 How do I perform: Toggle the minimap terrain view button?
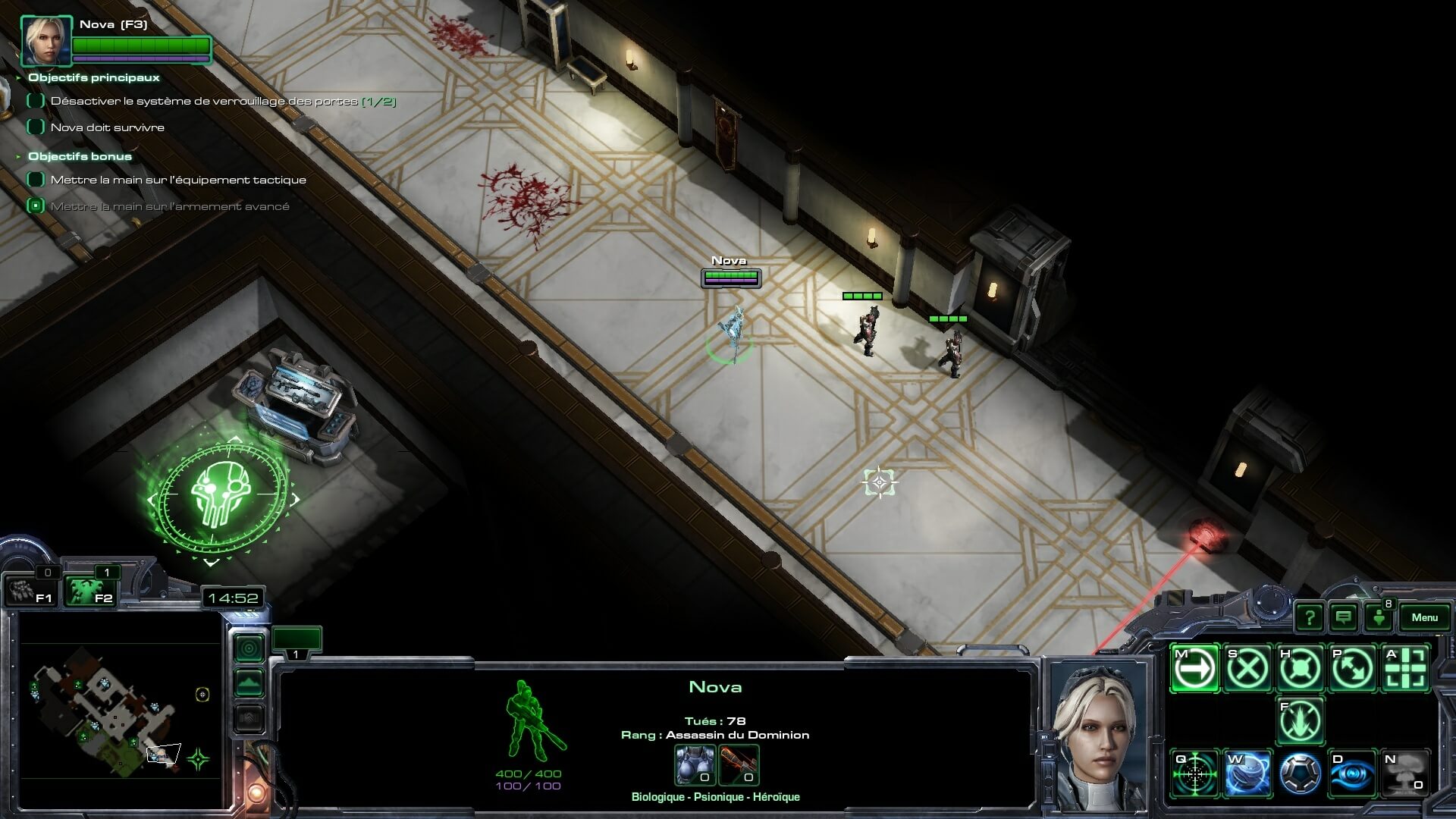[249, 683]
